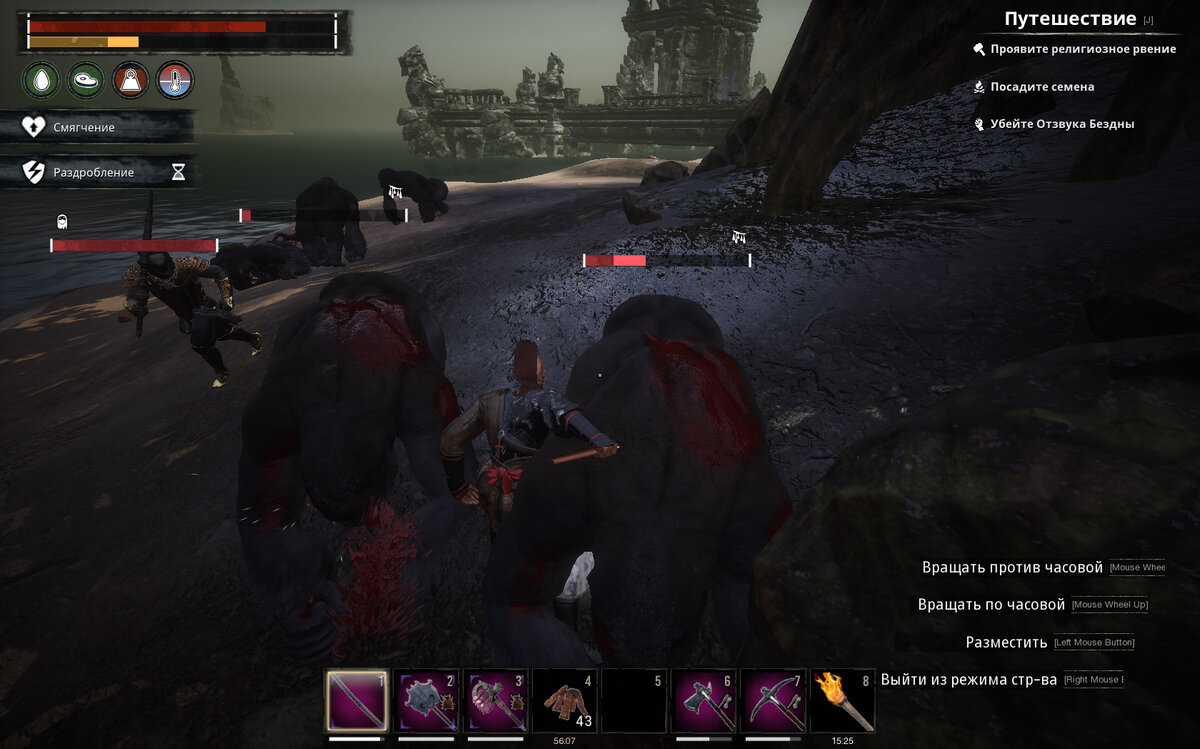The width and height of the screenshot is (1200, 749).
Task: Select the leather stack of 43
Action: point(565,701)
